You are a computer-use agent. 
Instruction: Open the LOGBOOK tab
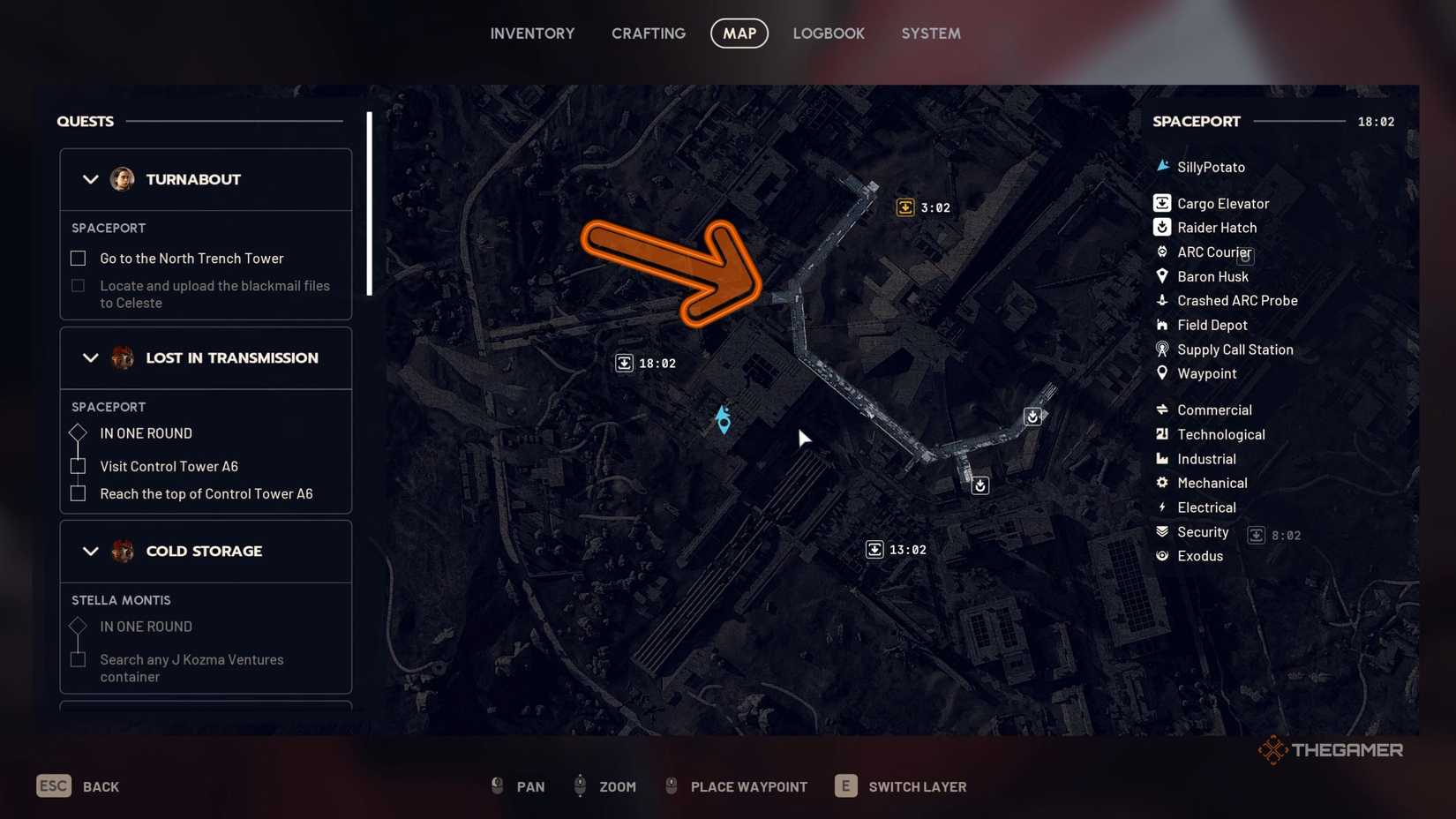point(829,33)
